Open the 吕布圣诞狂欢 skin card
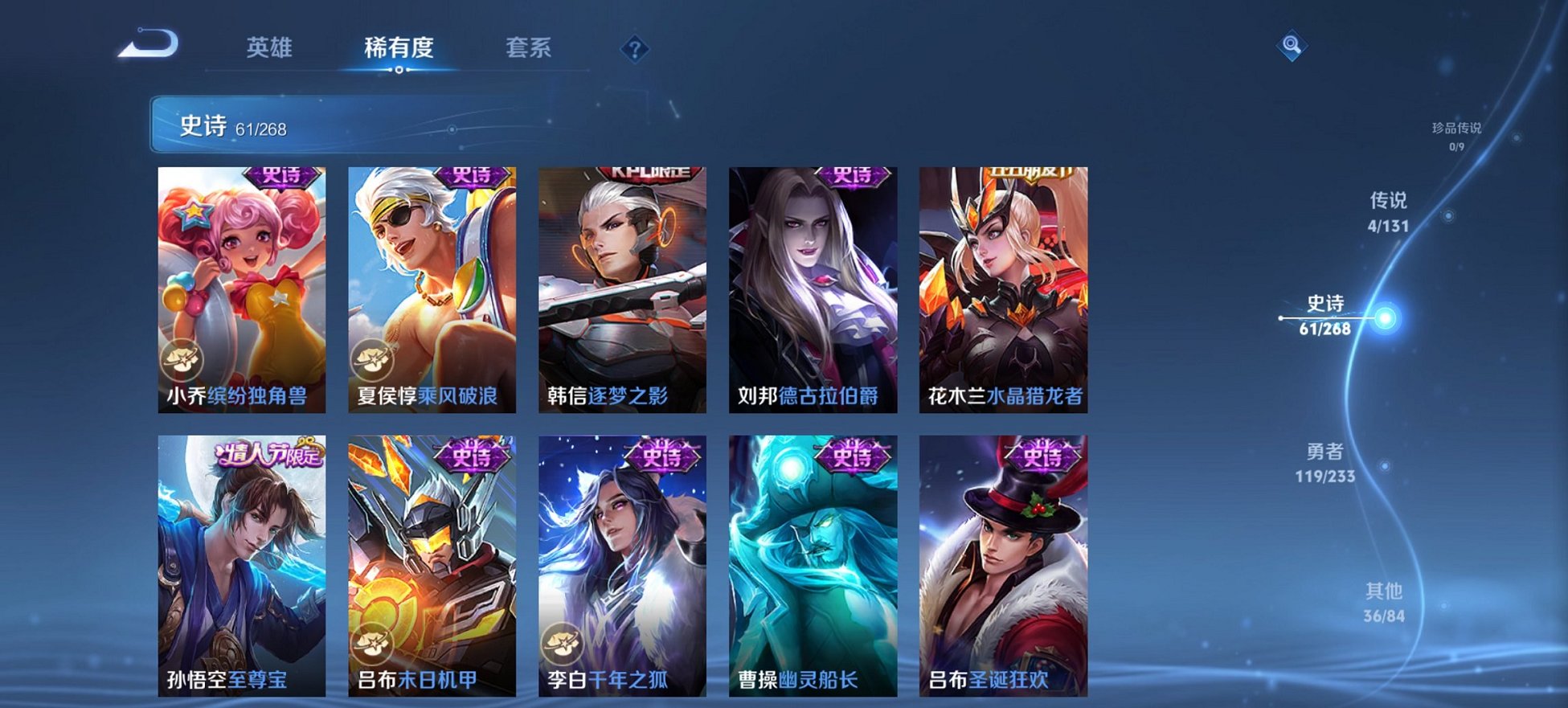1568x708 pixels. click(x=1003, y=563)
